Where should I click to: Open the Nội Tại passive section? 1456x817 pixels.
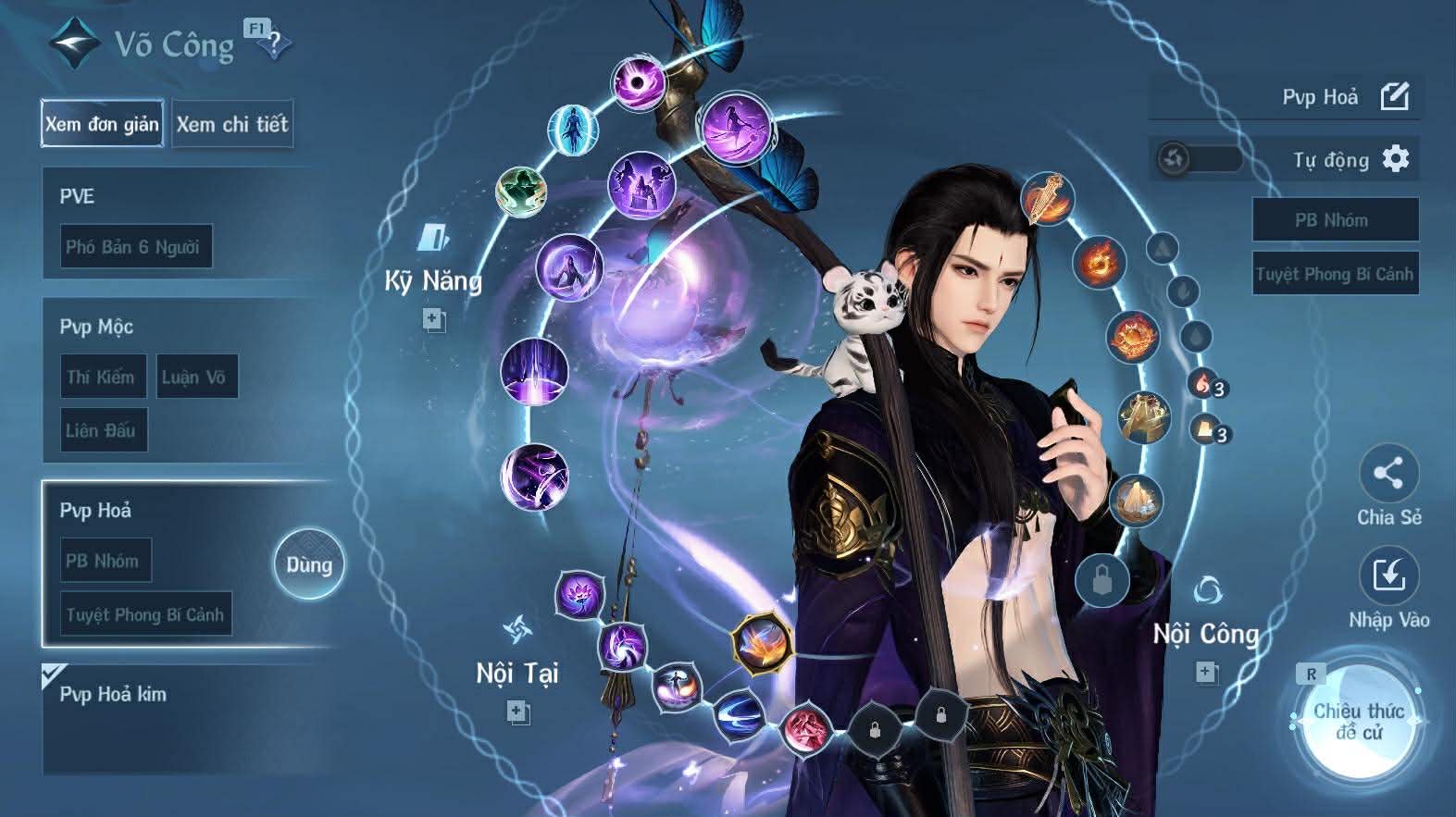(516, 671)
